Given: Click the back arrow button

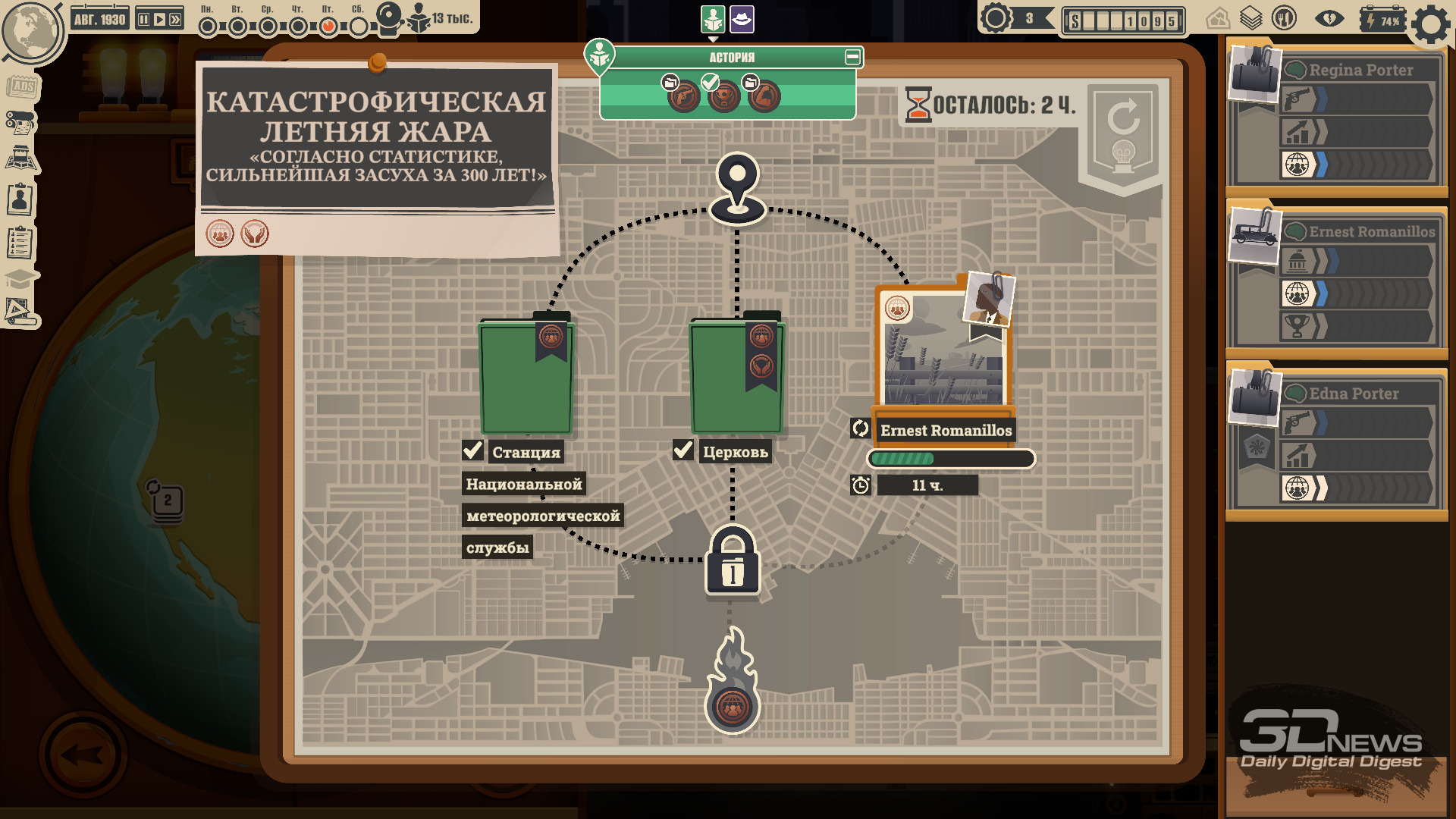Looking at the screenshot, I should 83,755.
